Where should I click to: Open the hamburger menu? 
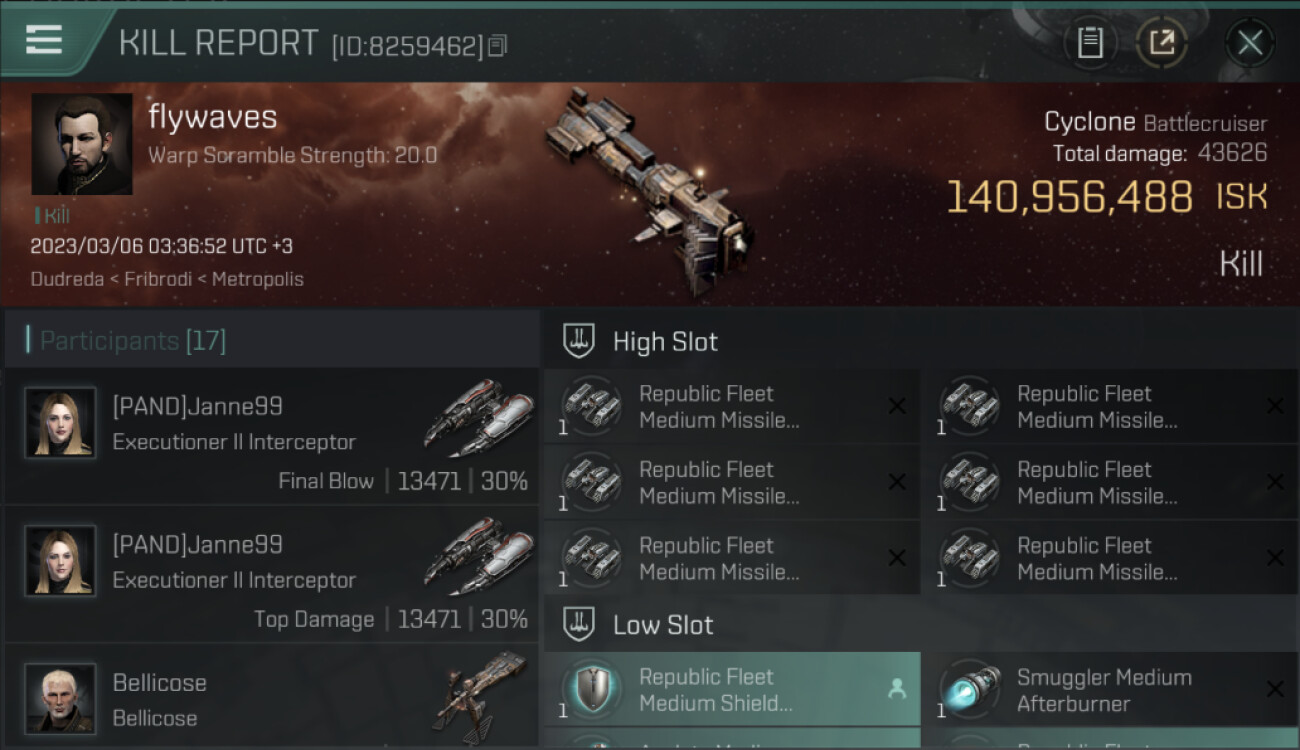43,41
